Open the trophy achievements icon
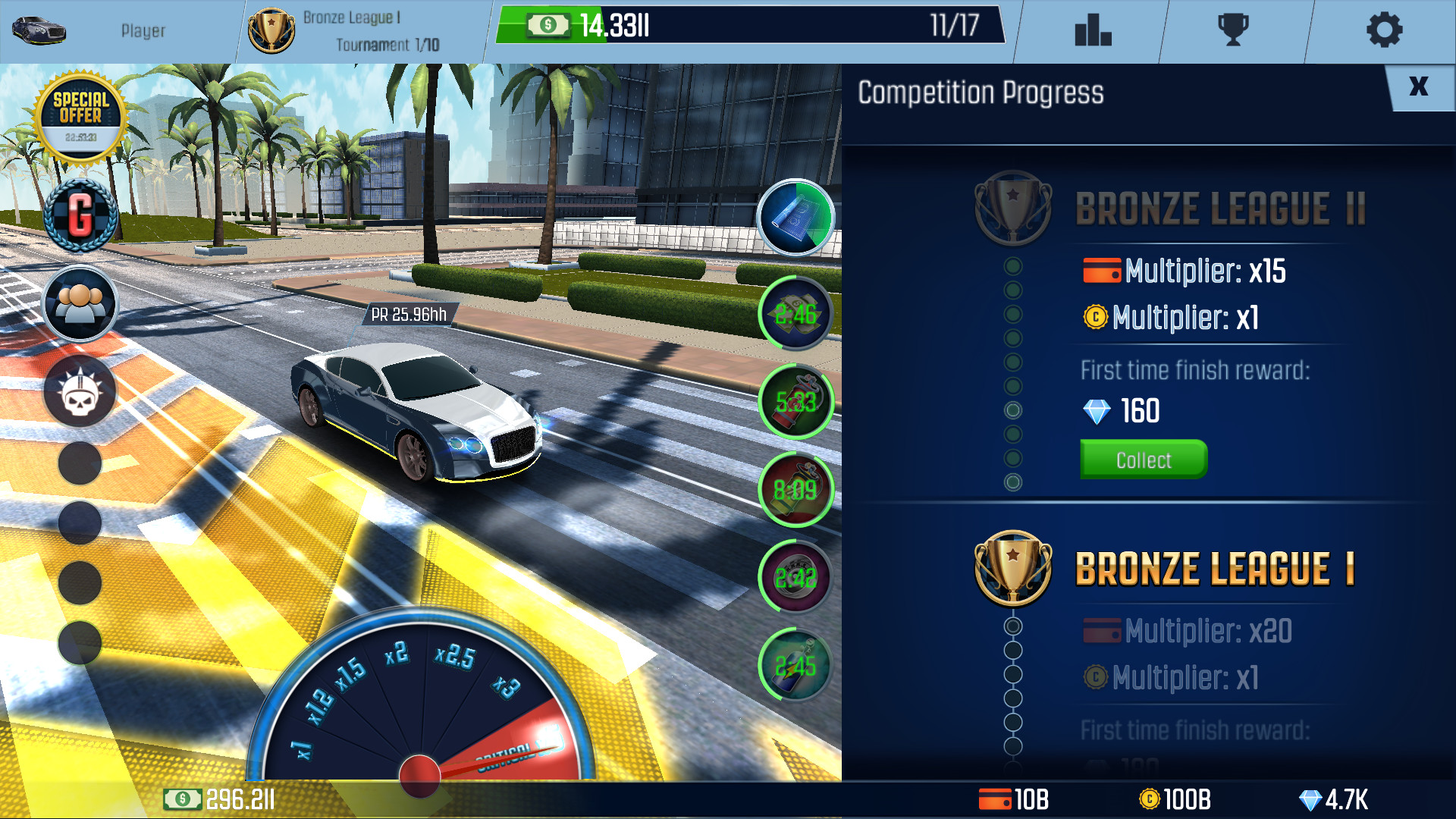The image size is (1456, 819). 1235,30
